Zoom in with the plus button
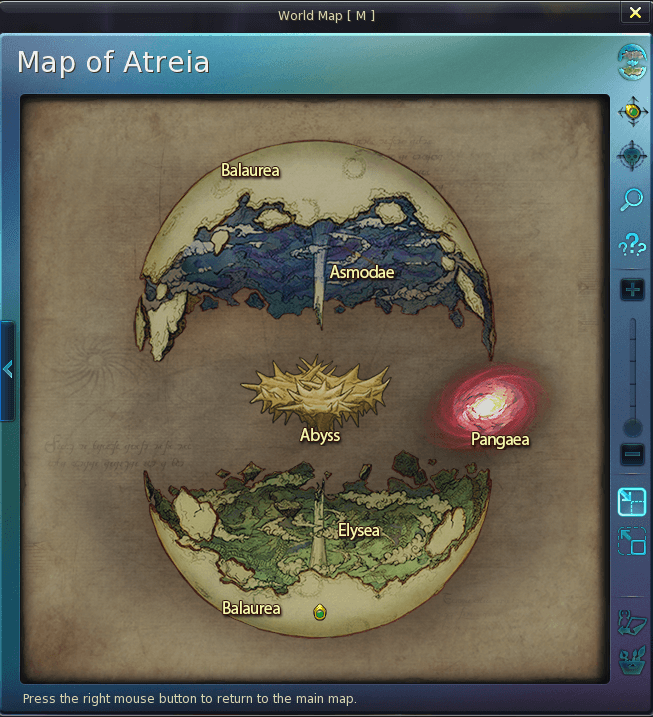 coord(632,290)
